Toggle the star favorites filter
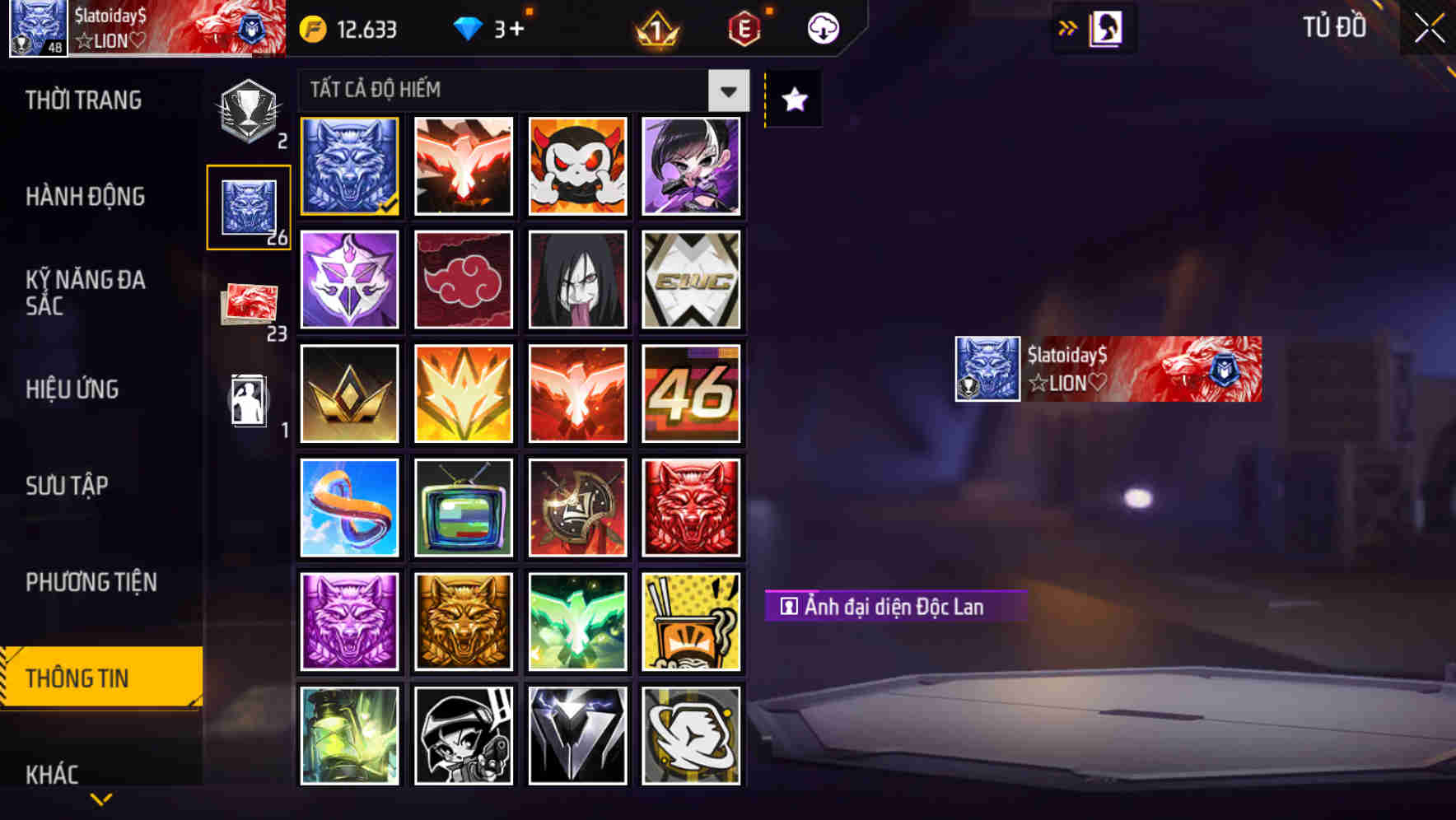Image resolution: width=1456 pixels, height=820 pixels. click(792, 99)
